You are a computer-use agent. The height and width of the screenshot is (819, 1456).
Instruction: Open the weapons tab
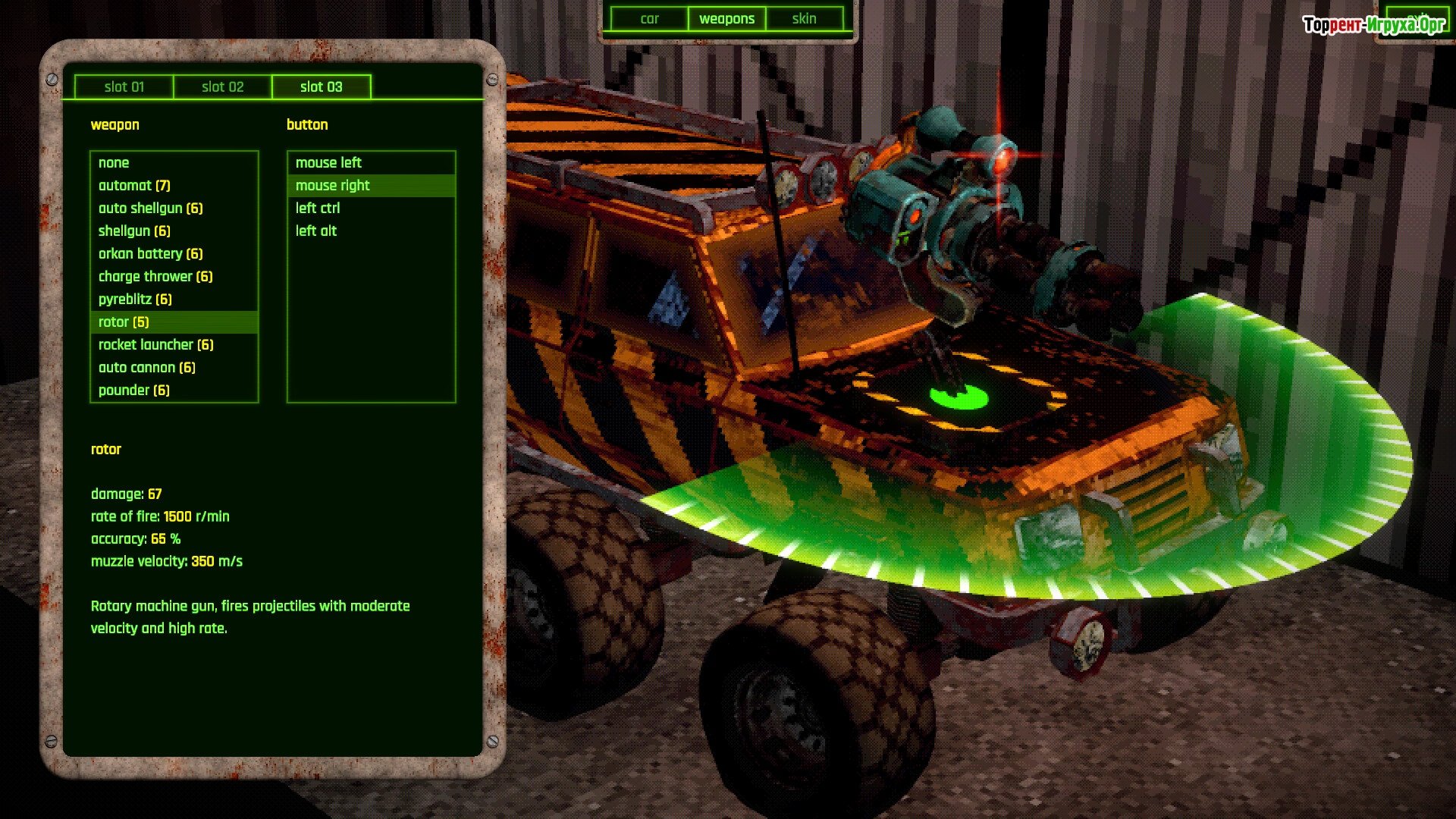(x=726, y=19)
